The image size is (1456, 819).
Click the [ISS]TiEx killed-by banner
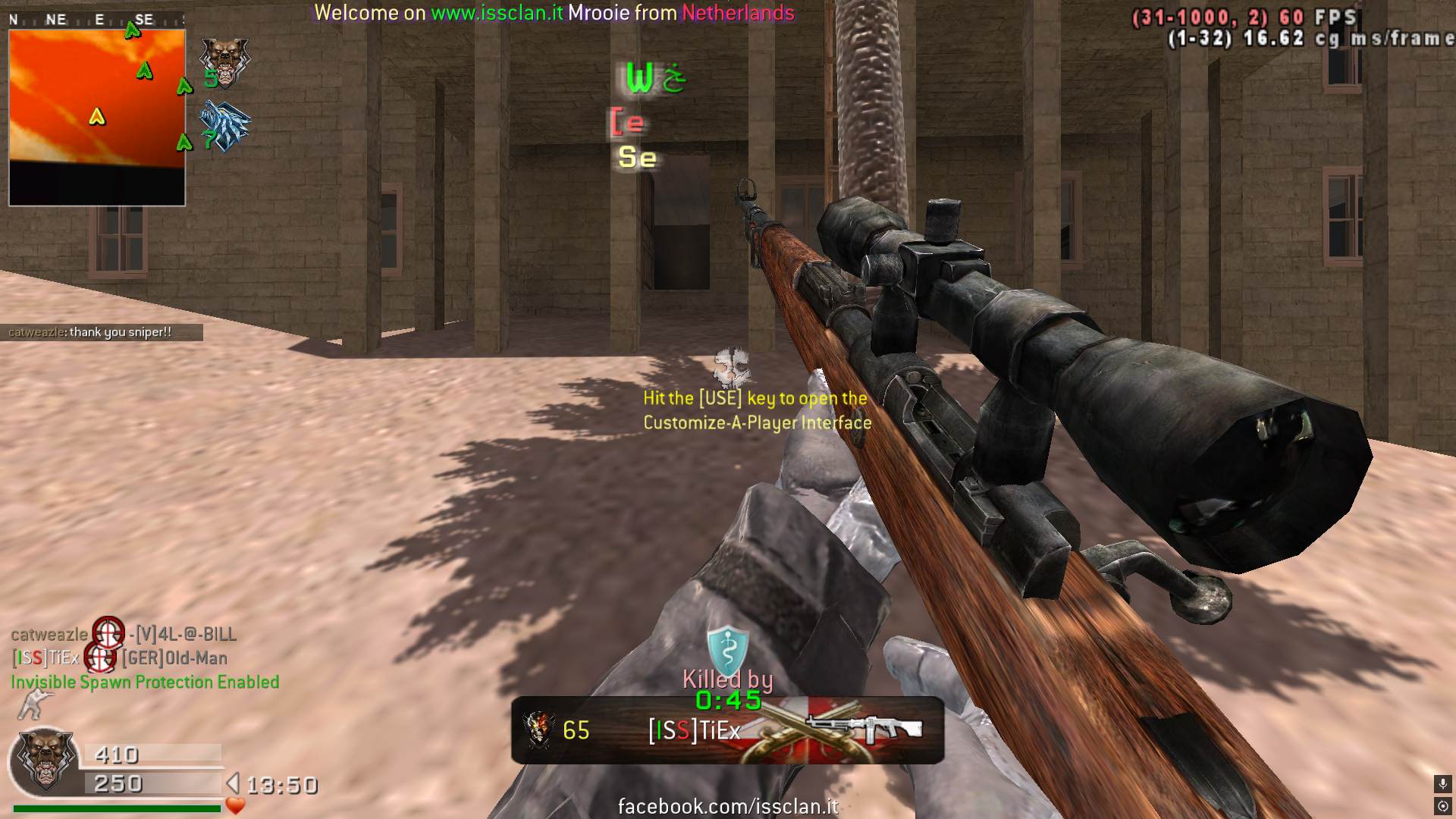[x=726, y=730]
